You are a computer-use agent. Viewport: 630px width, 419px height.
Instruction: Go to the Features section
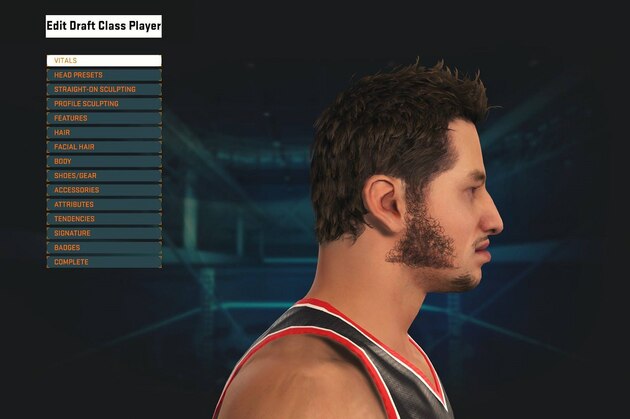coord(103,118)
